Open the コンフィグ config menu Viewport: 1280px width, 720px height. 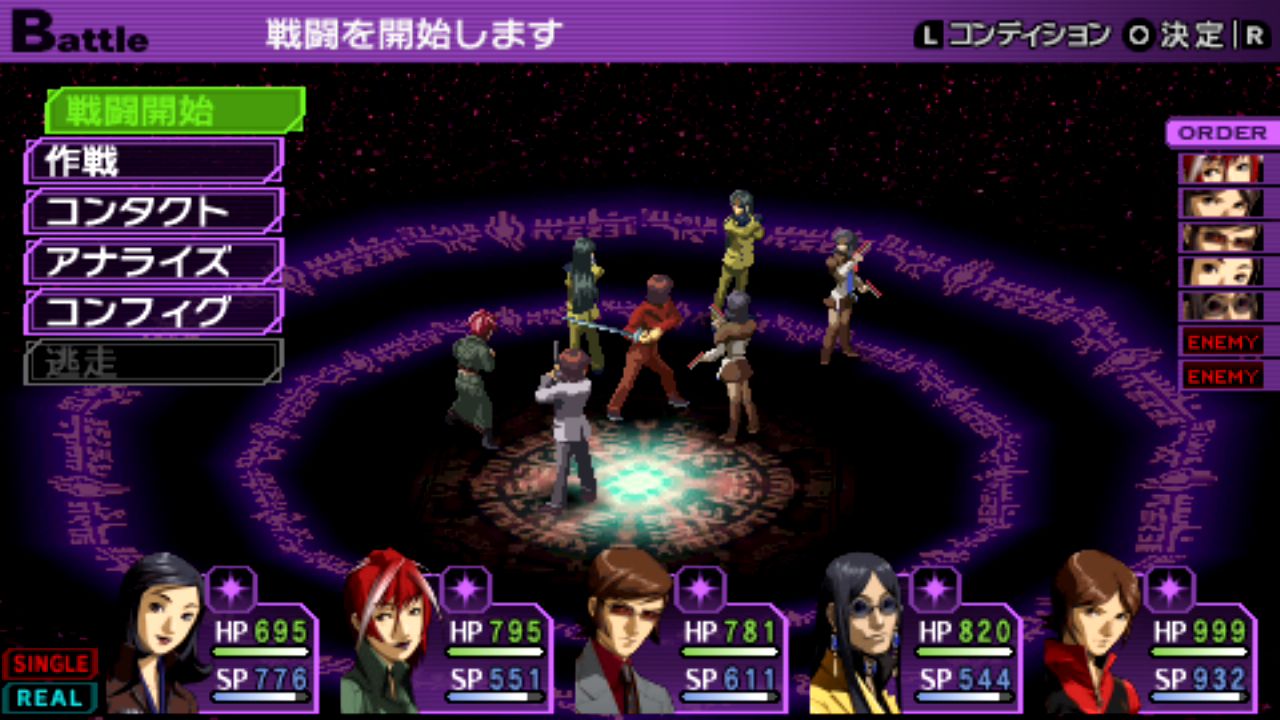tap(154, 311)
